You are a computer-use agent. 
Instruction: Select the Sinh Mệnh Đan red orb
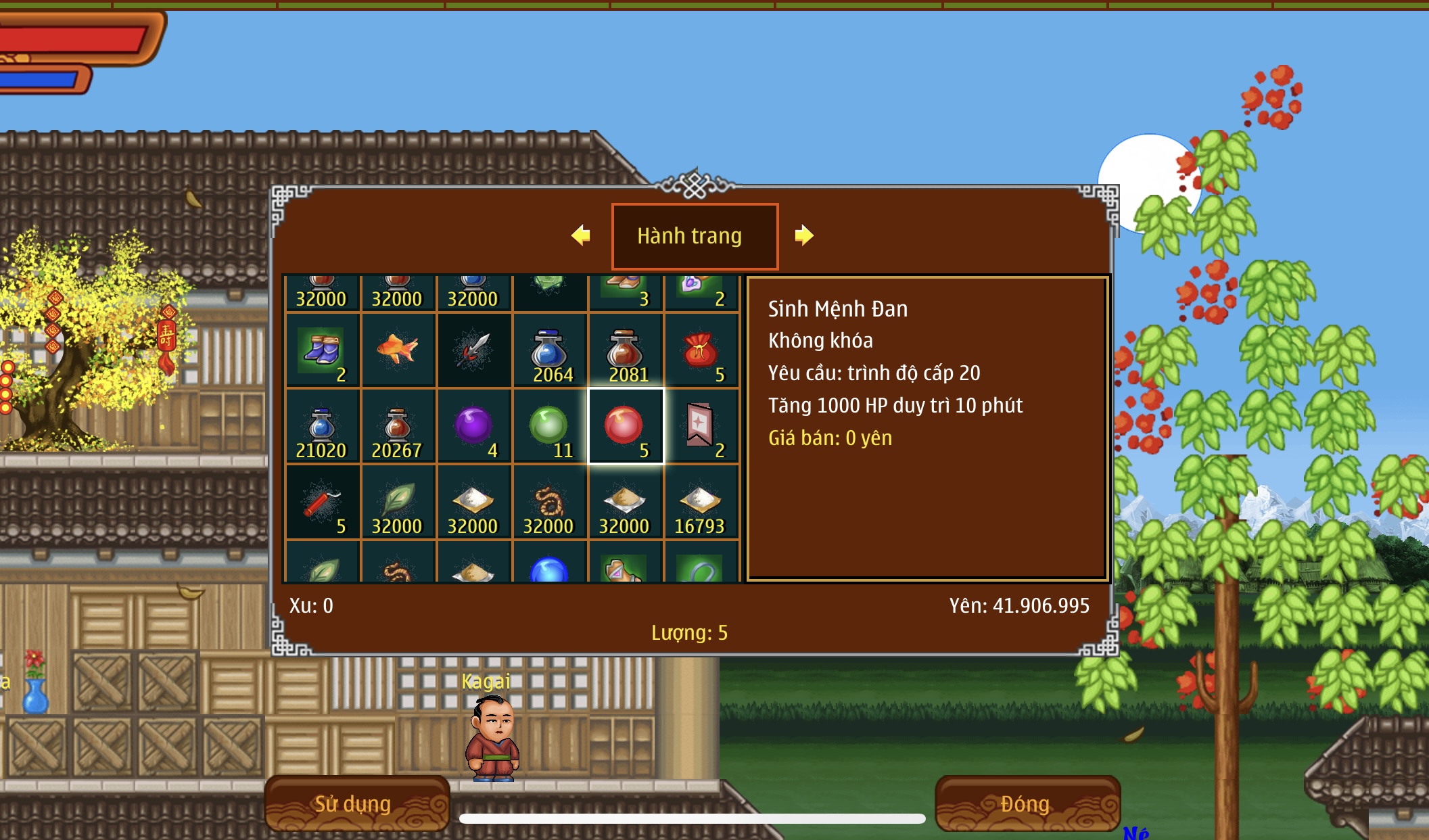pos(626,427)
